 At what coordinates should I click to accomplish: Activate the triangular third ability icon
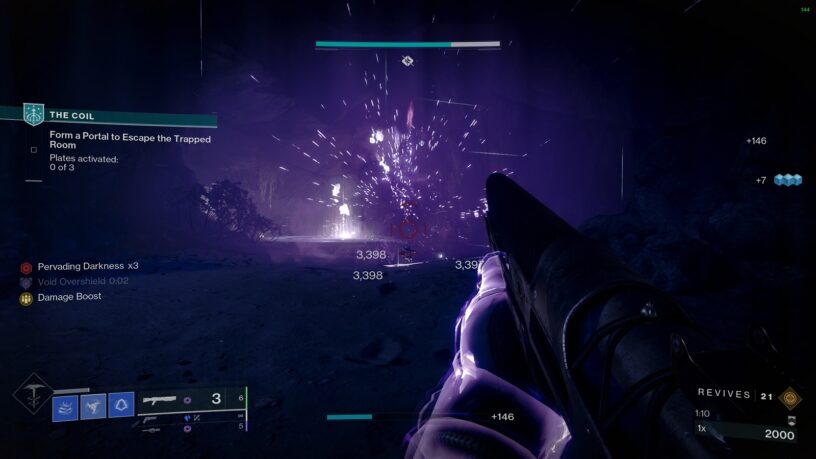click(121, 405)
